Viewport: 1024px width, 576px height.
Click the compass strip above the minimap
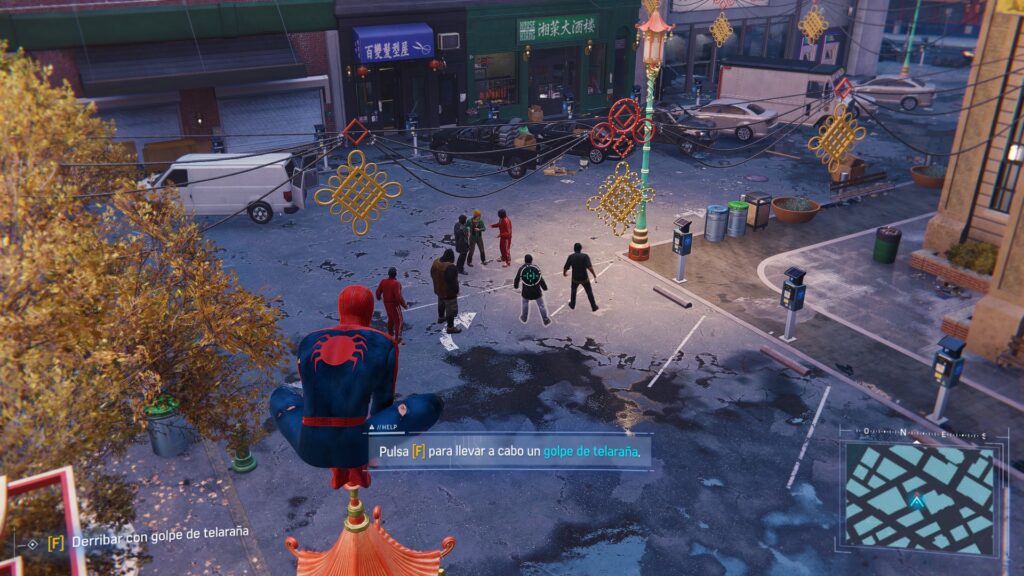coord(922,434)
